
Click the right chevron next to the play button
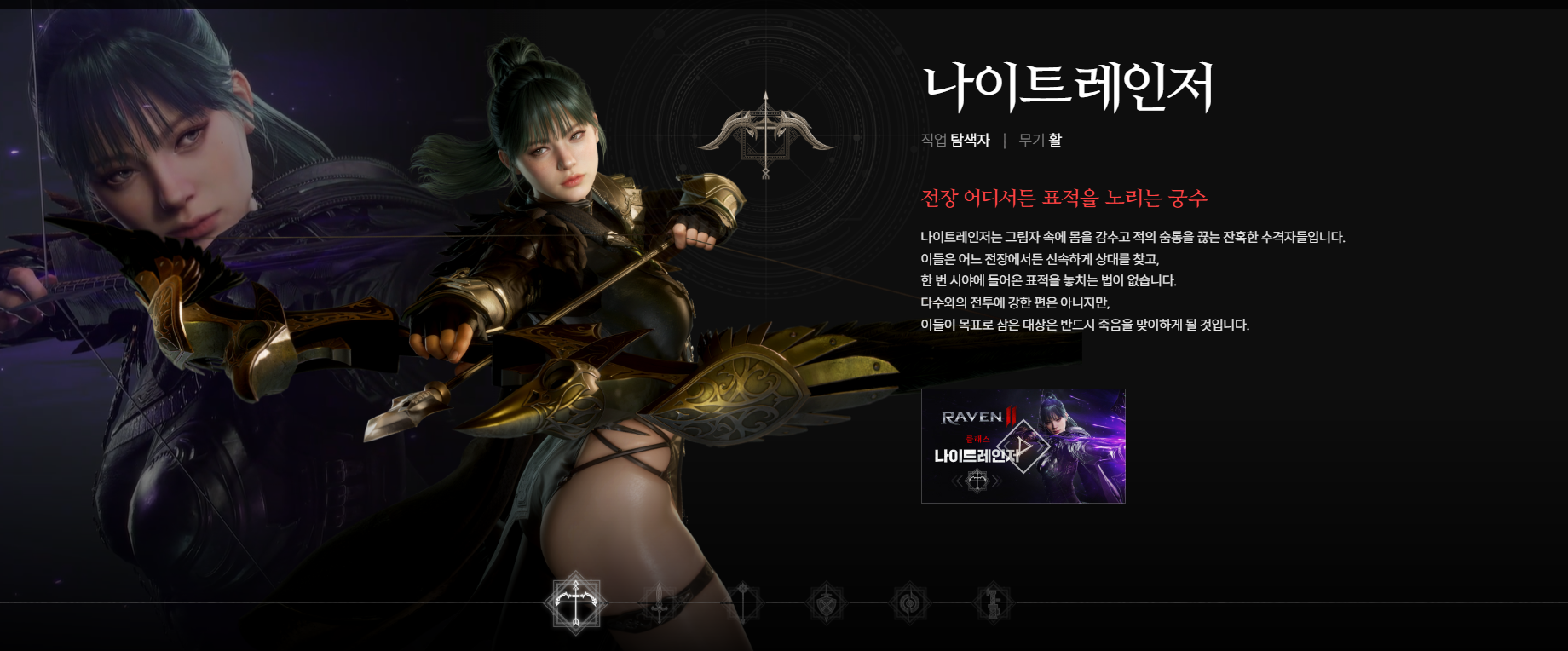pyautogui.click(x=1041, y=445)
